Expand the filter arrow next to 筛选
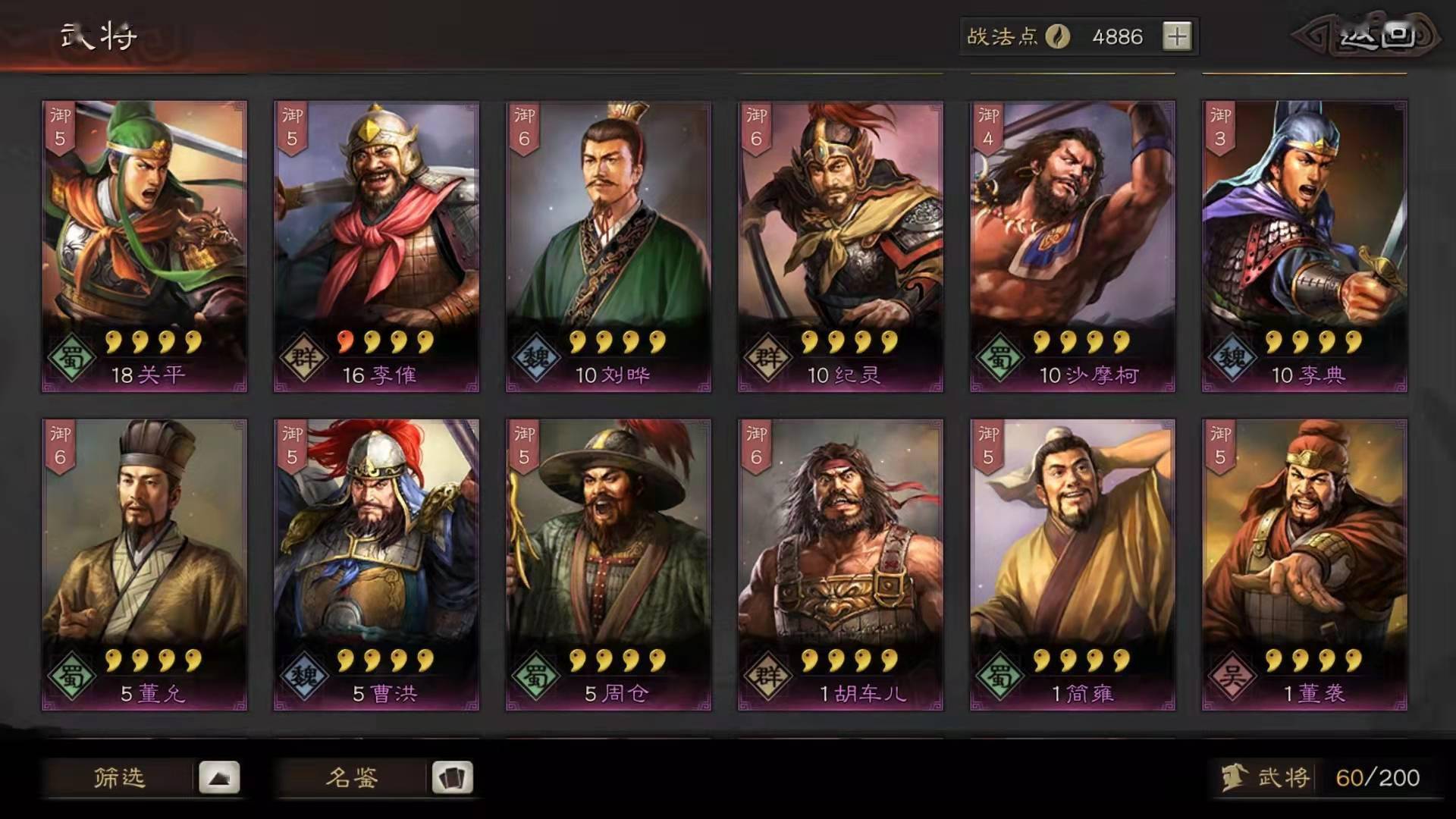This screenshot has height=819, width=1456. coord(219,778)
